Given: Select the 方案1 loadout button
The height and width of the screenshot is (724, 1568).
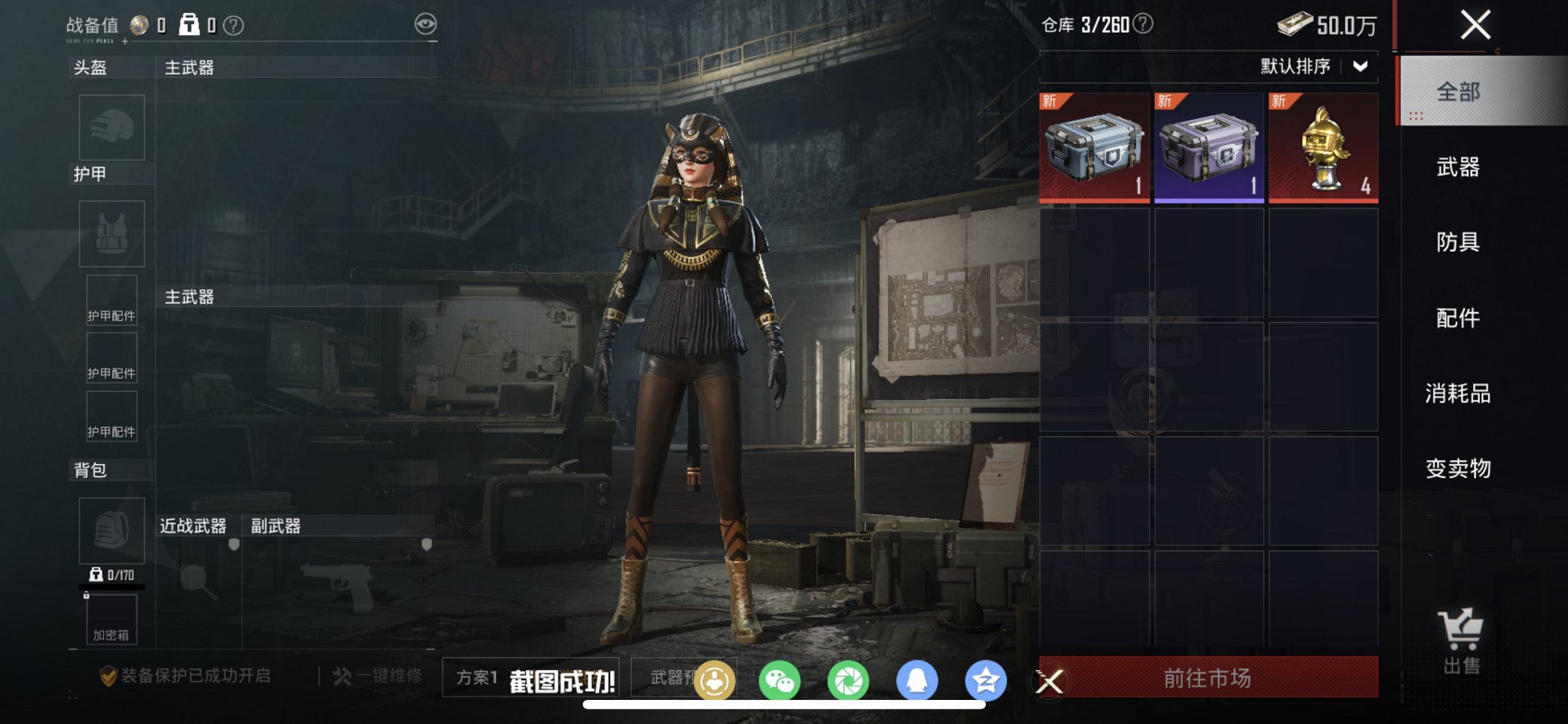Looking at the screenshot, I should [477, 678].
